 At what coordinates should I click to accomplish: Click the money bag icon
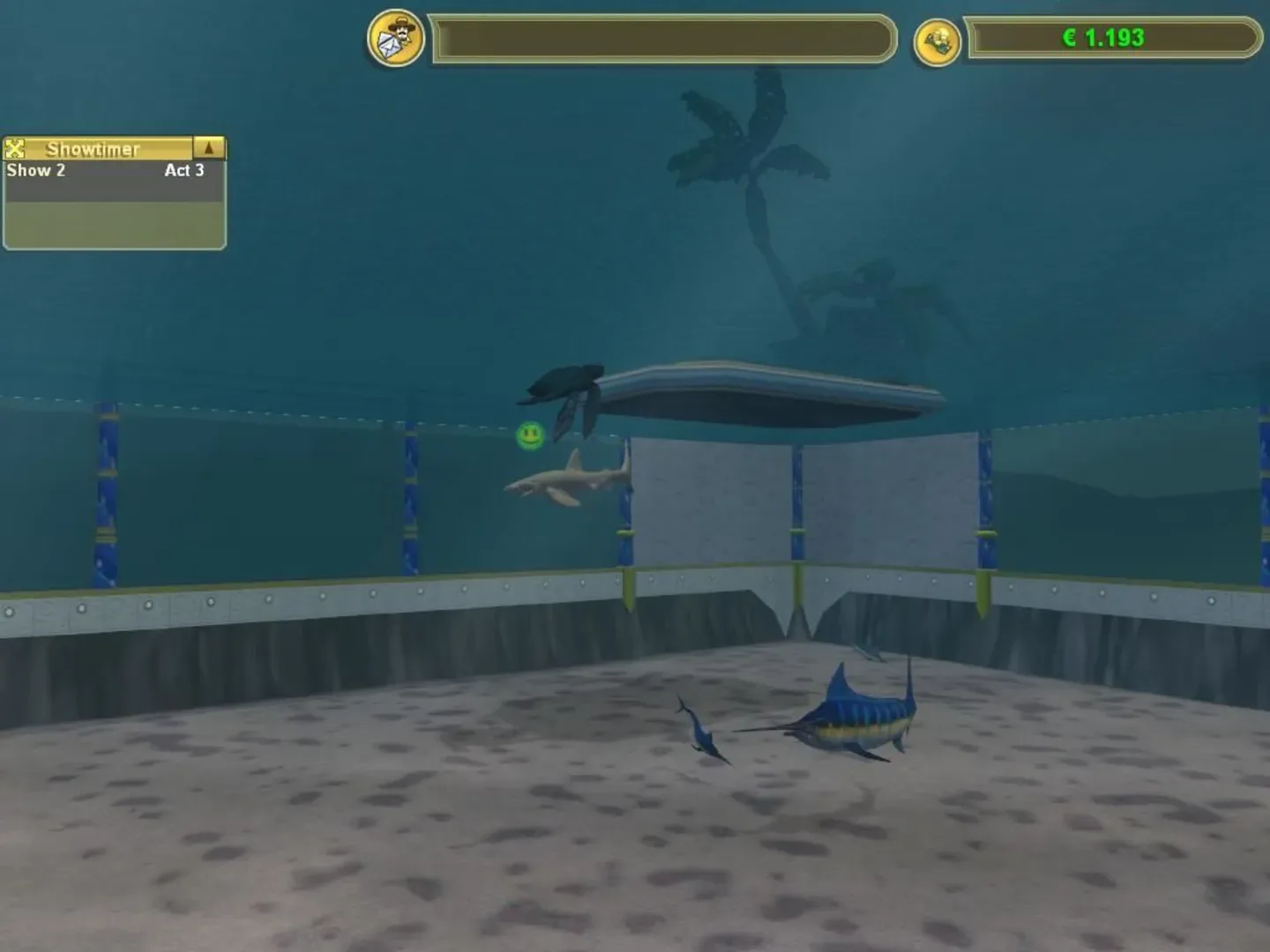click(940, 39)
